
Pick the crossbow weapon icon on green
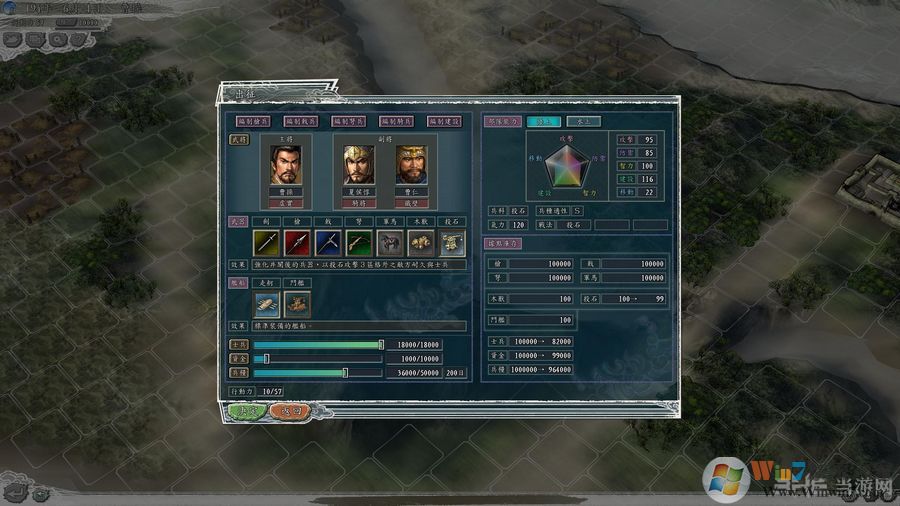pyautogui.click(x=359, y=241)
